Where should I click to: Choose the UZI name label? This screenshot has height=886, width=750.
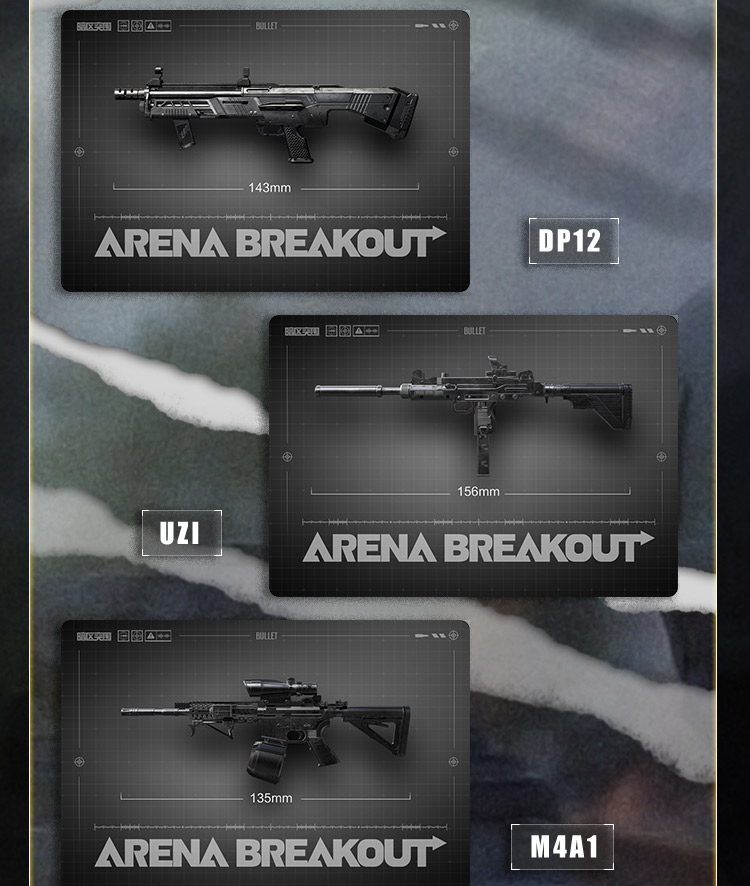(x=181, y=533)
